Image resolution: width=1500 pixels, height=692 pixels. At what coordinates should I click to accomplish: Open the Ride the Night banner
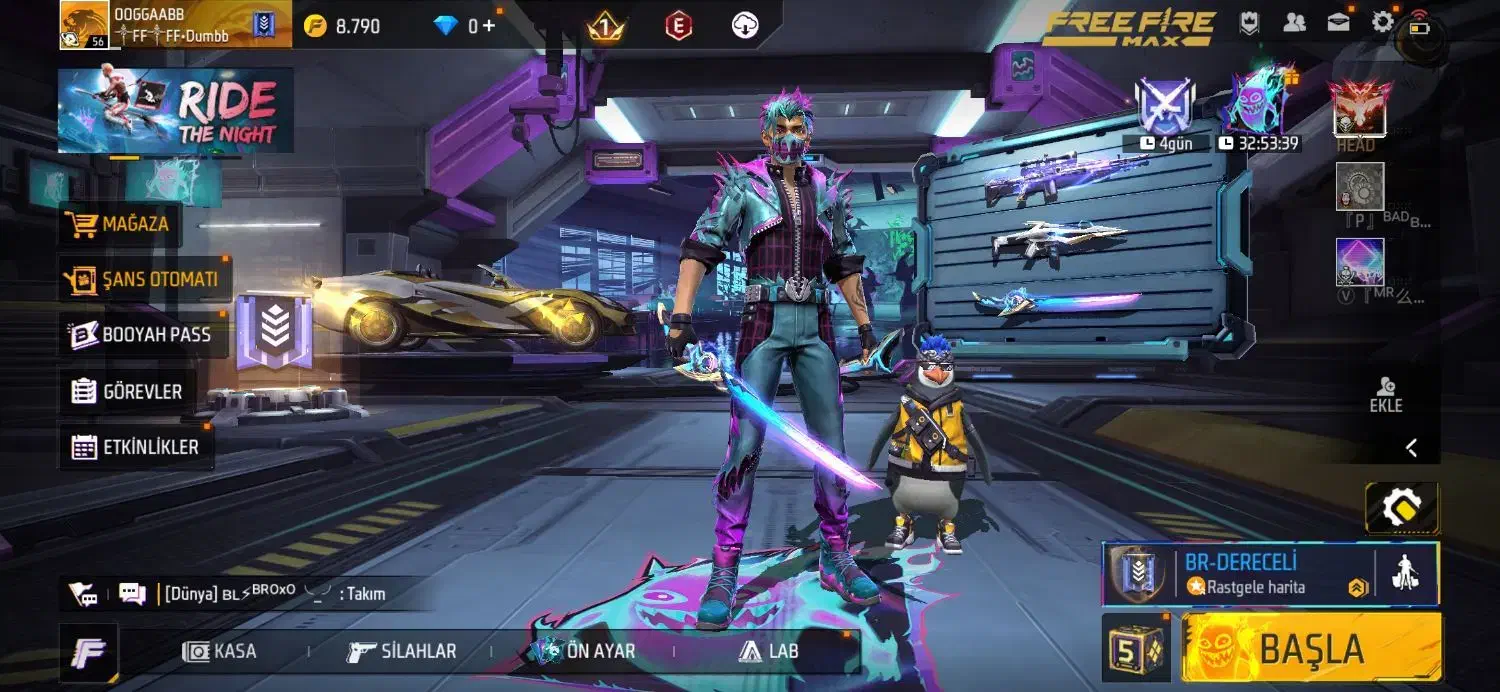[x=175, y=110]
